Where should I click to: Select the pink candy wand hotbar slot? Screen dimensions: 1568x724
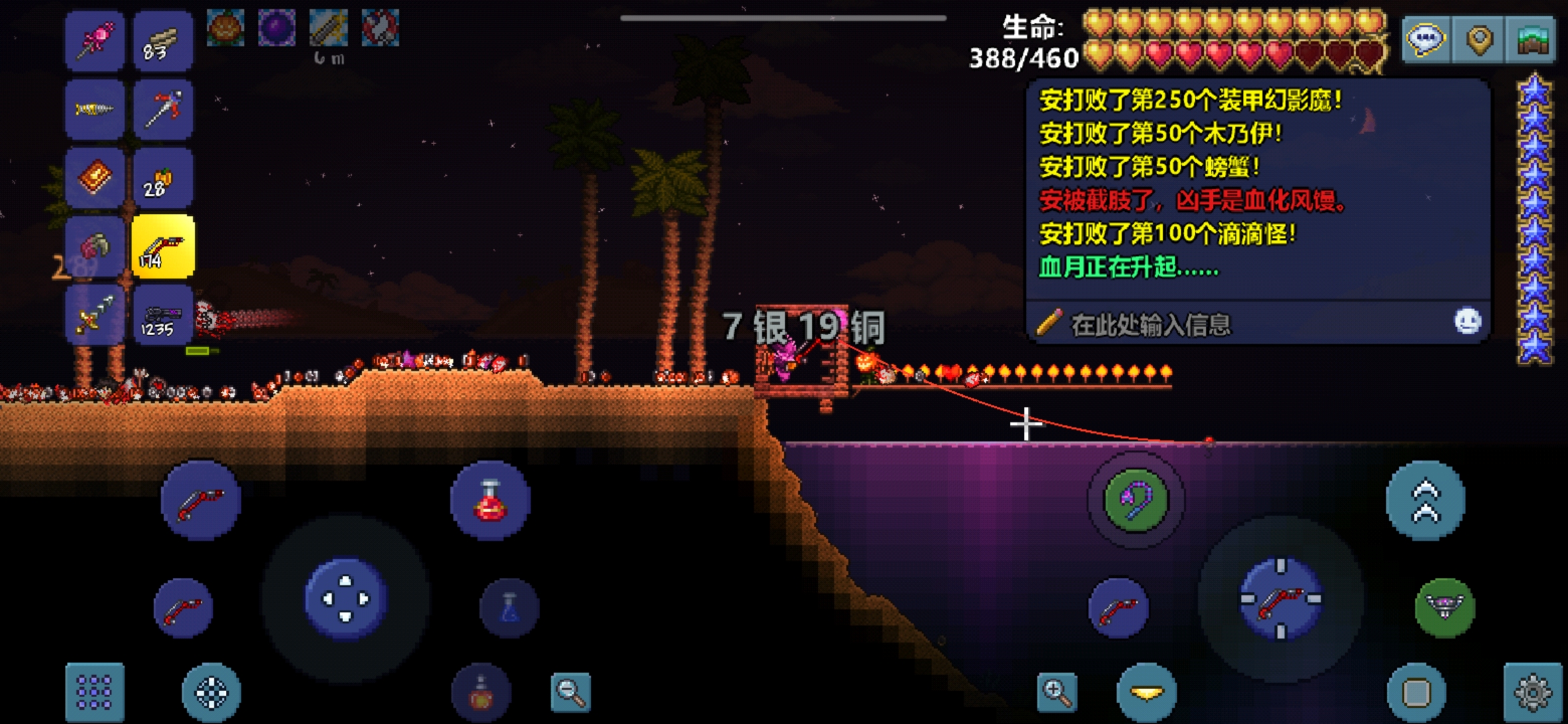pos(94,41)
